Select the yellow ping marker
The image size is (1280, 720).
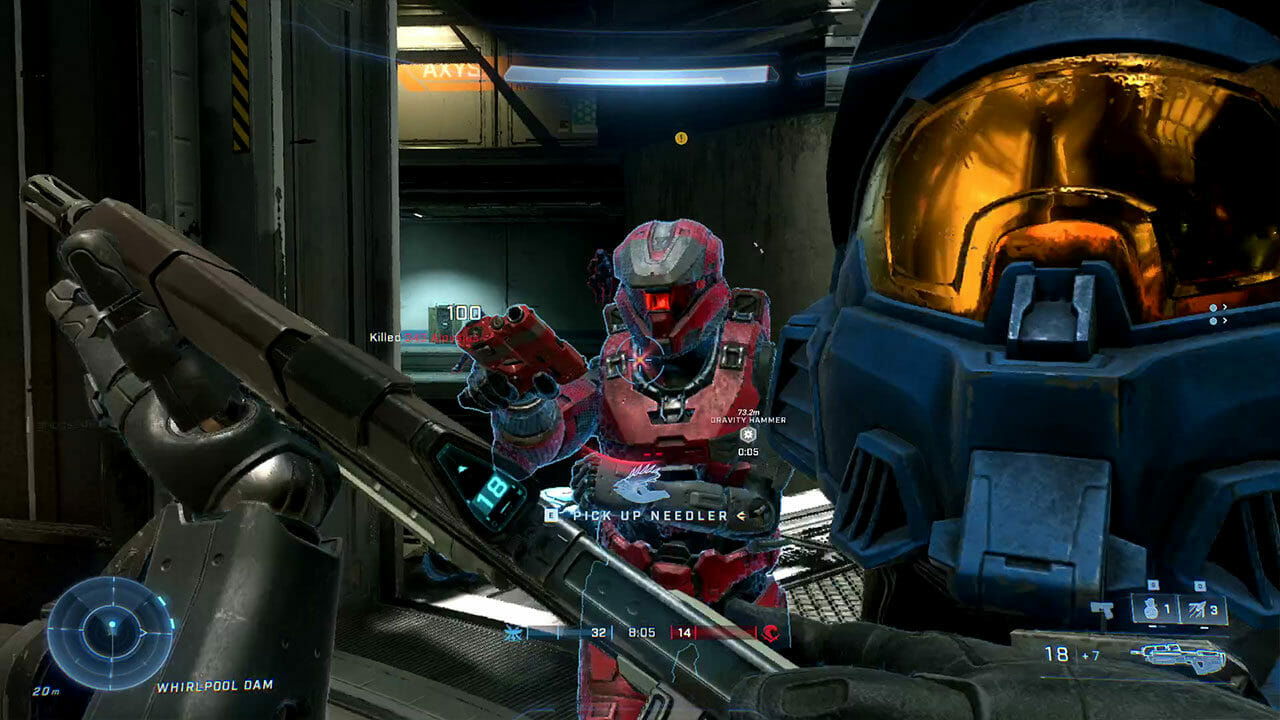click(681, 138)
